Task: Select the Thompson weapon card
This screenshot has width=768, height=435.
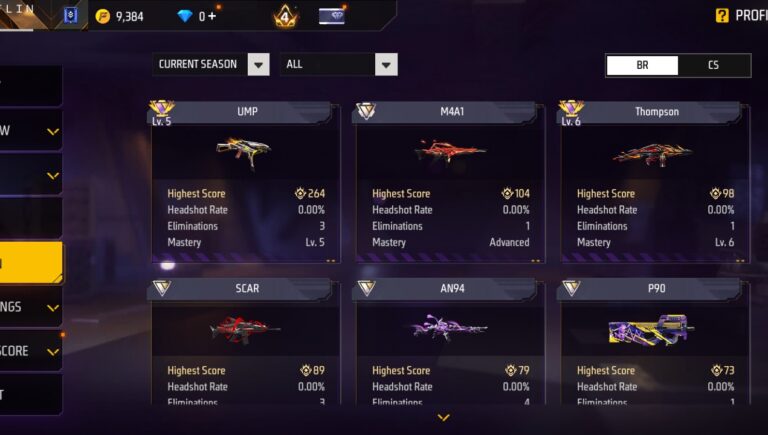Action: 655,182
